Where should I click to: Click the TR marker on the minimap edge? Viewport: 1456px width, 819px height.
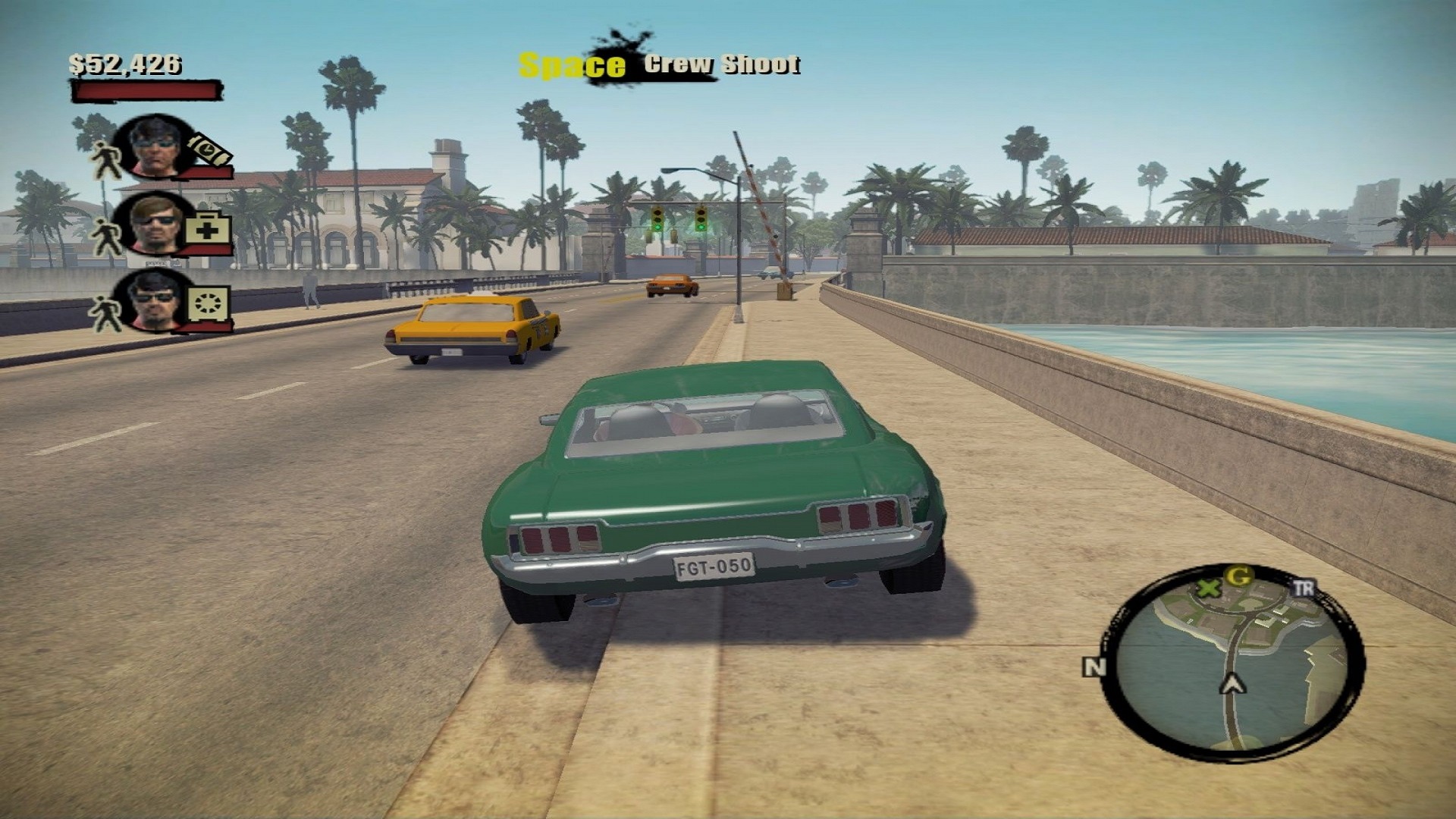(x=1303, y=588)
